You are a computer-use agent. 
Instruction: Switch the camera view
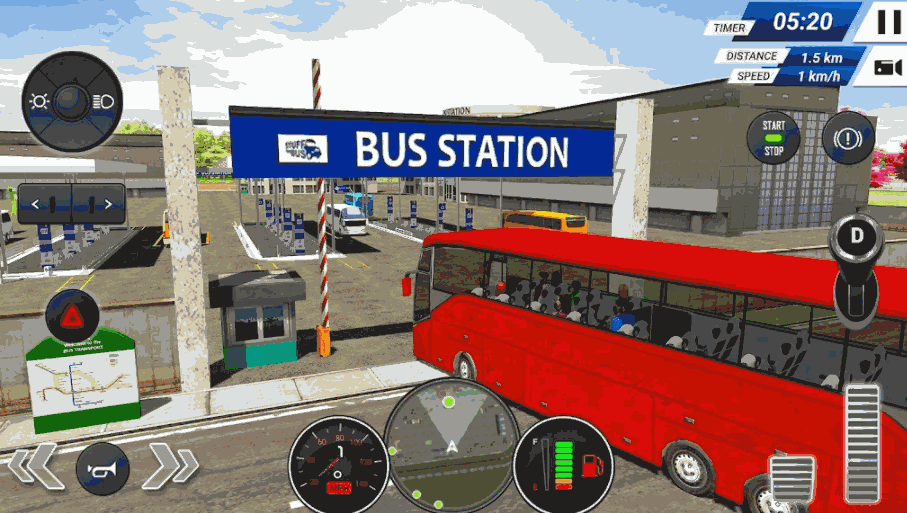pyautogui.click(x=886, y=67)
